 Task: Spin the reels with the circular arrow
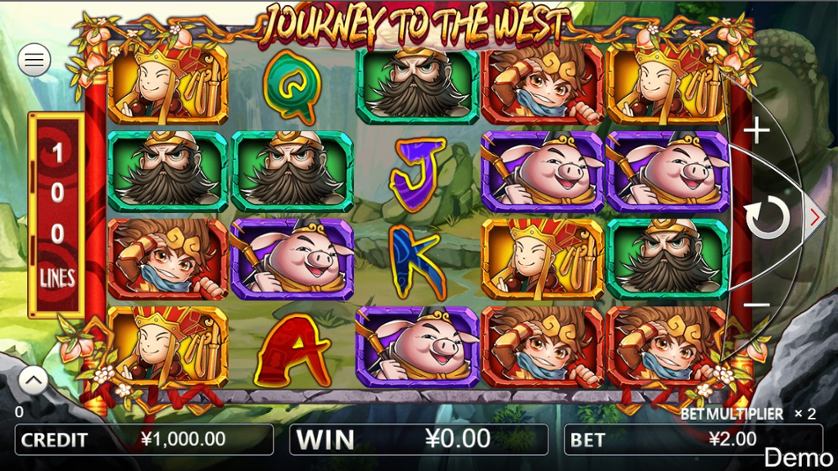pyautogui.click(x=767, y=217)
